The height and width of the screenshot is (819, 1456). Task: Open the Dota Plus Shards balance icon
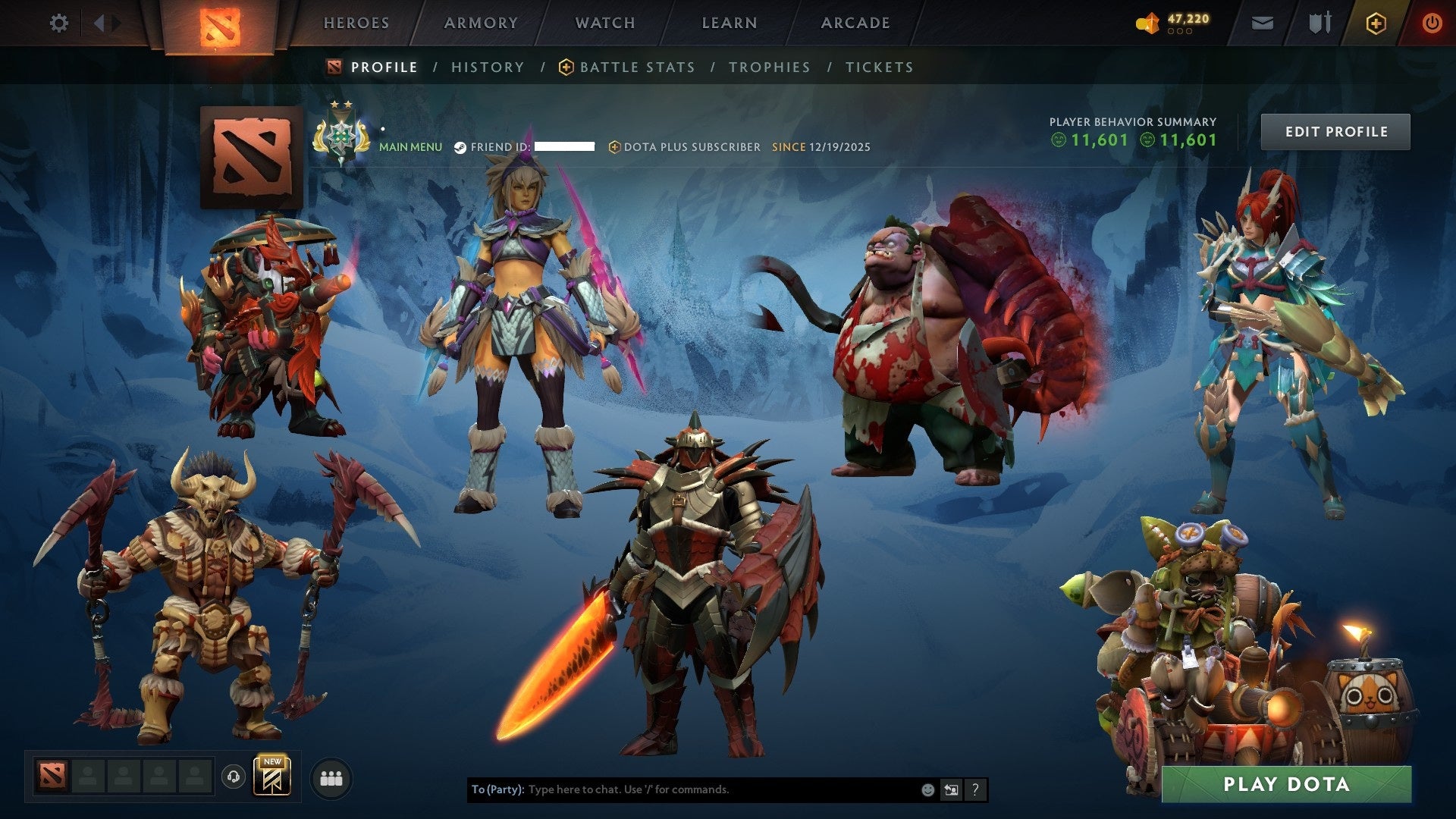point(1147,22)
